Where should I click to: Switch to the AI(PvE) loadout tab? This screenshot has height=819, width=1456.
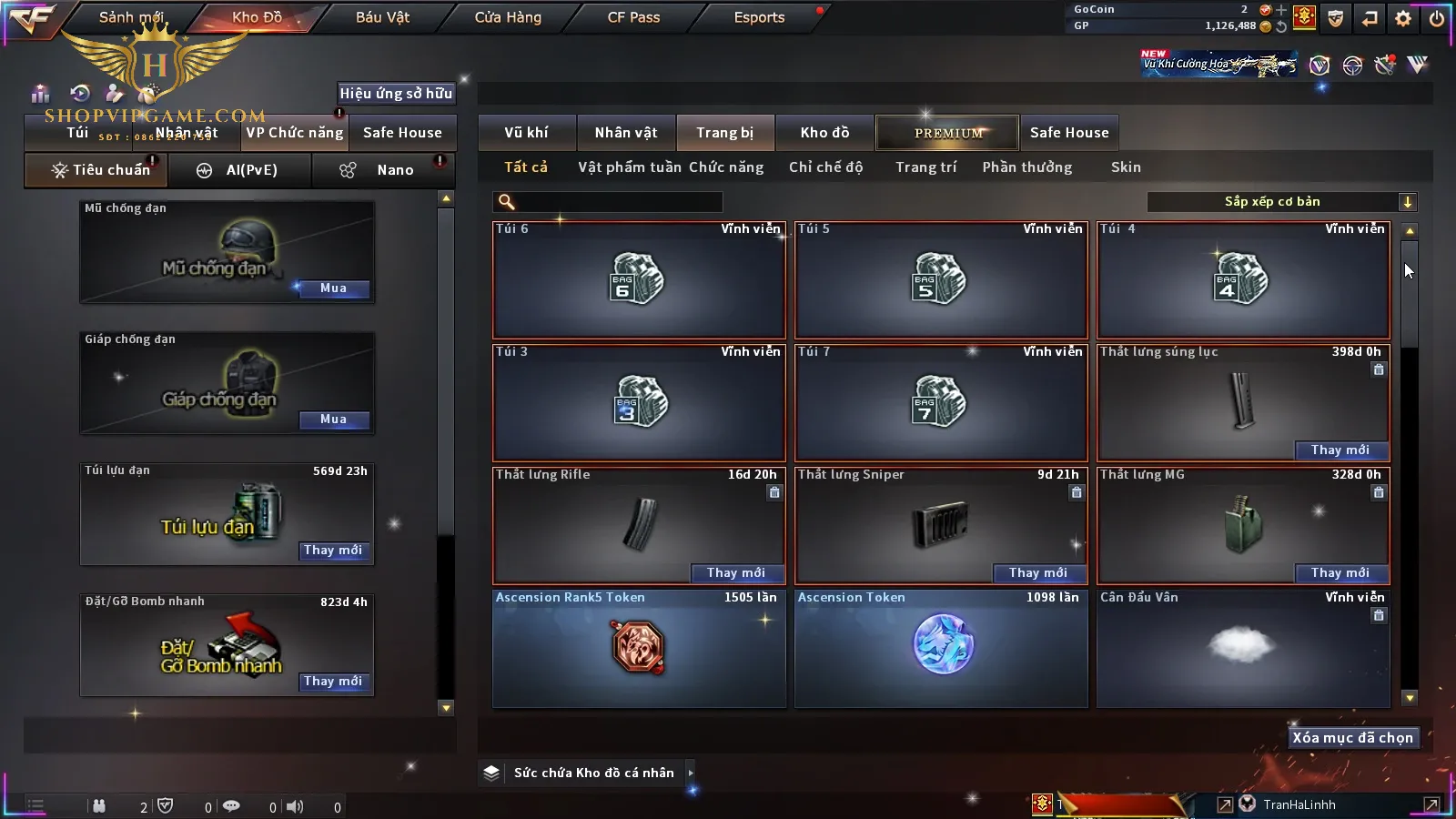(x=240, y=170)
